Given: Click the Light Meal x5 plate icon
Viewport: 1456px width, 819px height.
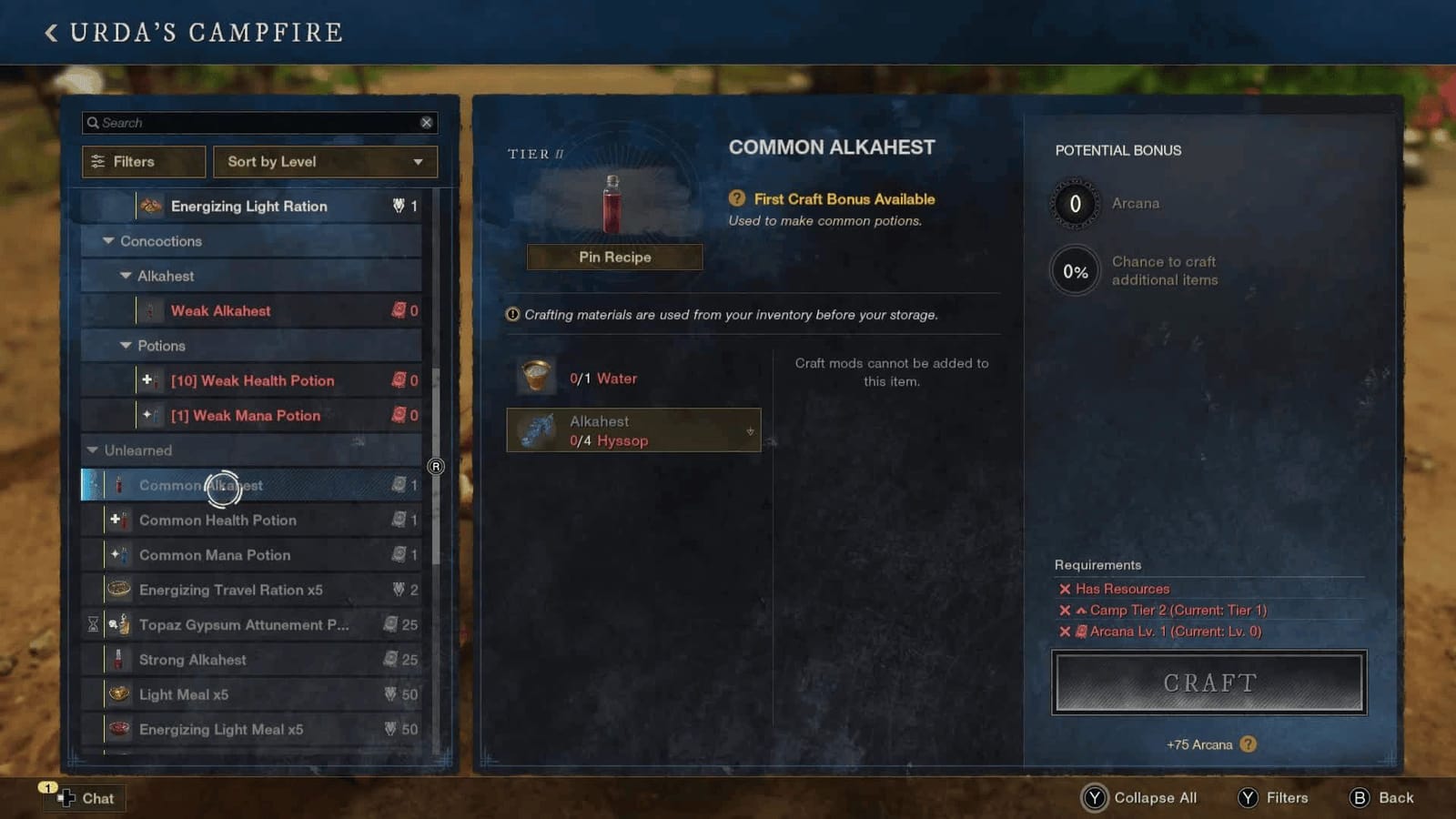Looking at the screenshot, I should [117, 694].
